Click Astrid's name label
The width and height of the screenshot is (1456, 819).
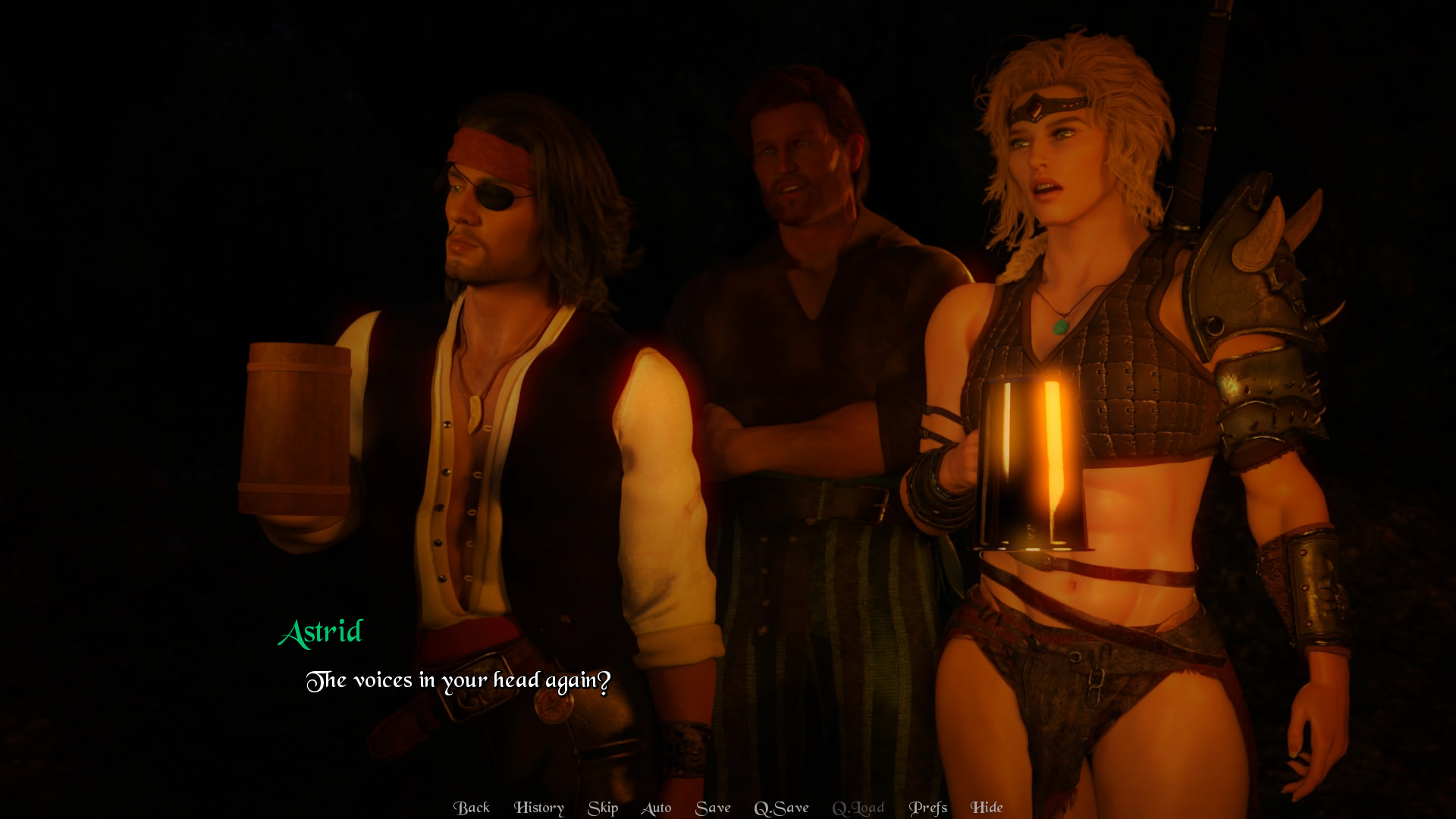click(322, 632)
